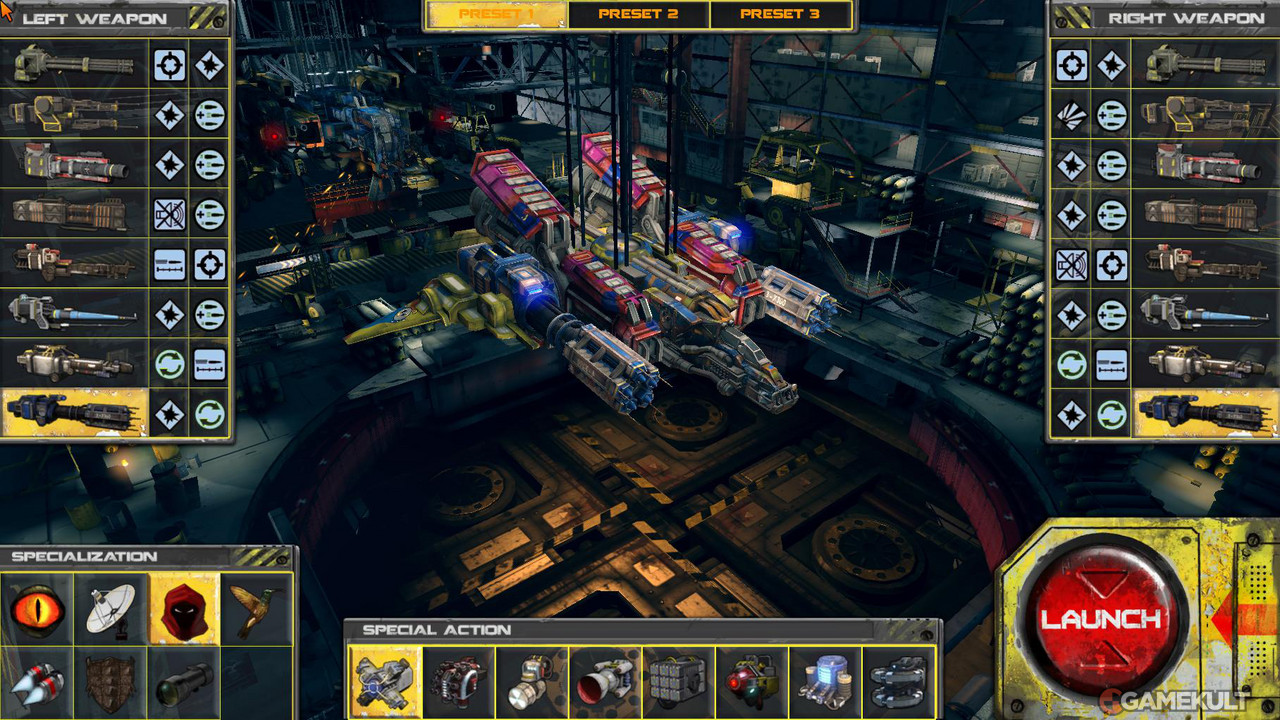Choose the red-eye specialization
1280x720 pixels.
[x=37, y=609]
